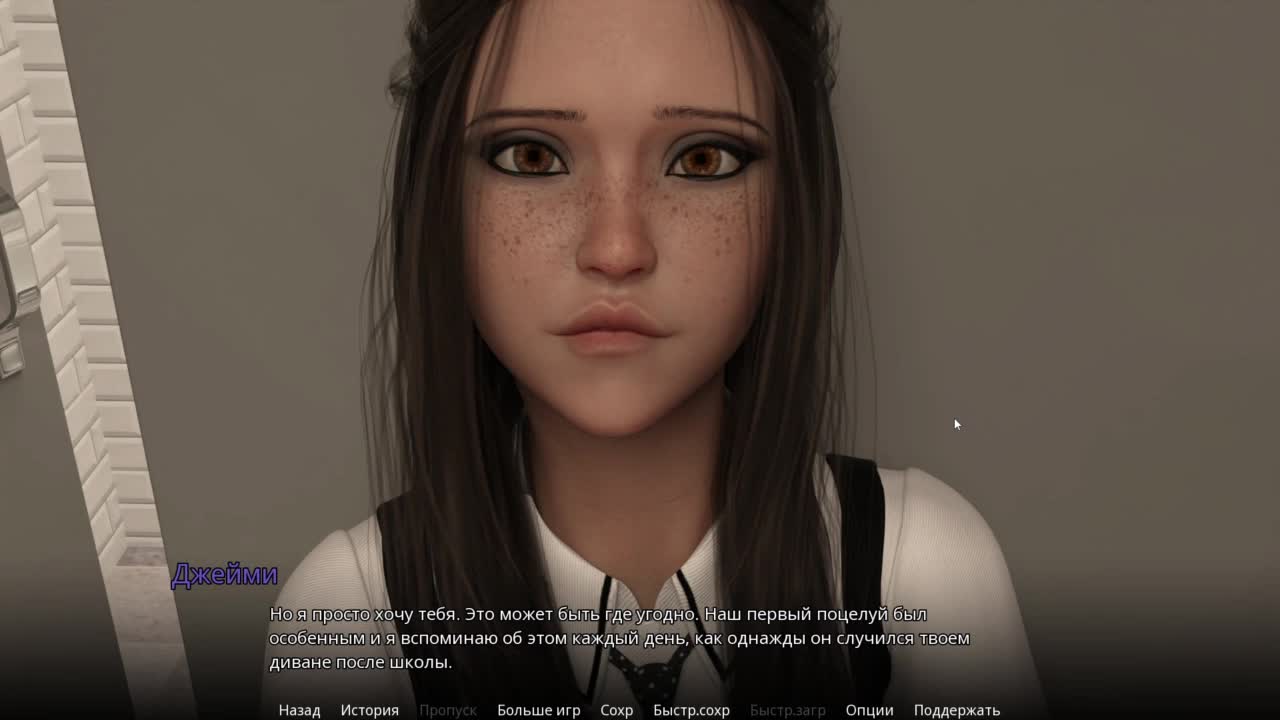Quick save with Быстр.сохр
The width and height of the screenshot is (1280, 720).
(x=691, y=710)
